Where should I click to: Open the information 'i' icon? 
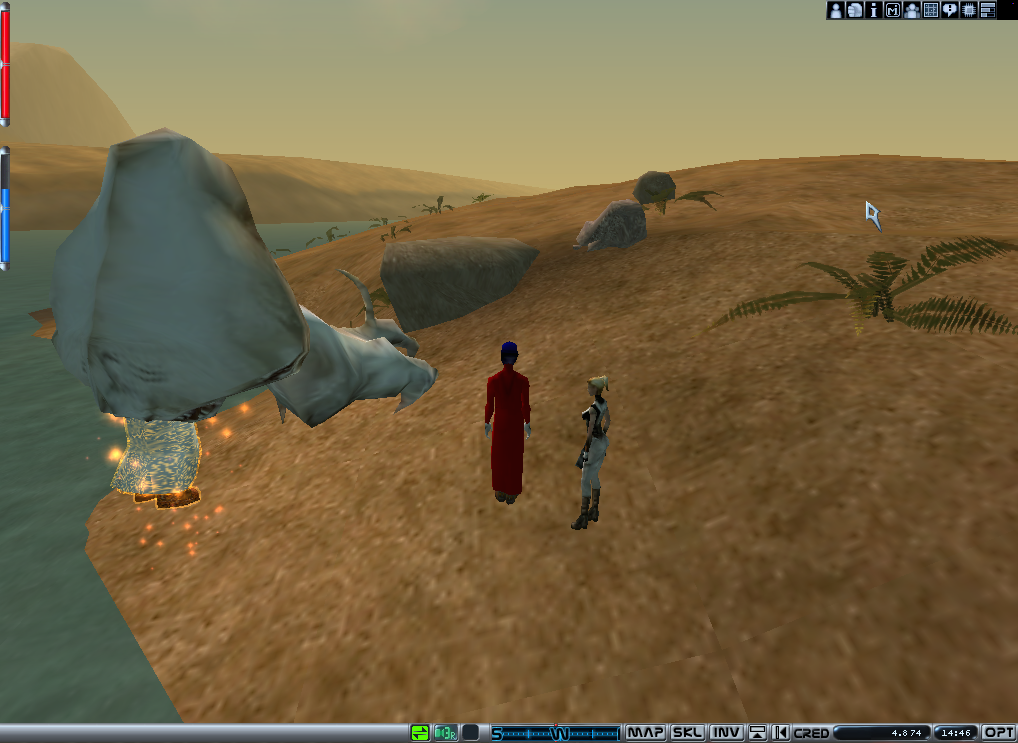[874, 10]
